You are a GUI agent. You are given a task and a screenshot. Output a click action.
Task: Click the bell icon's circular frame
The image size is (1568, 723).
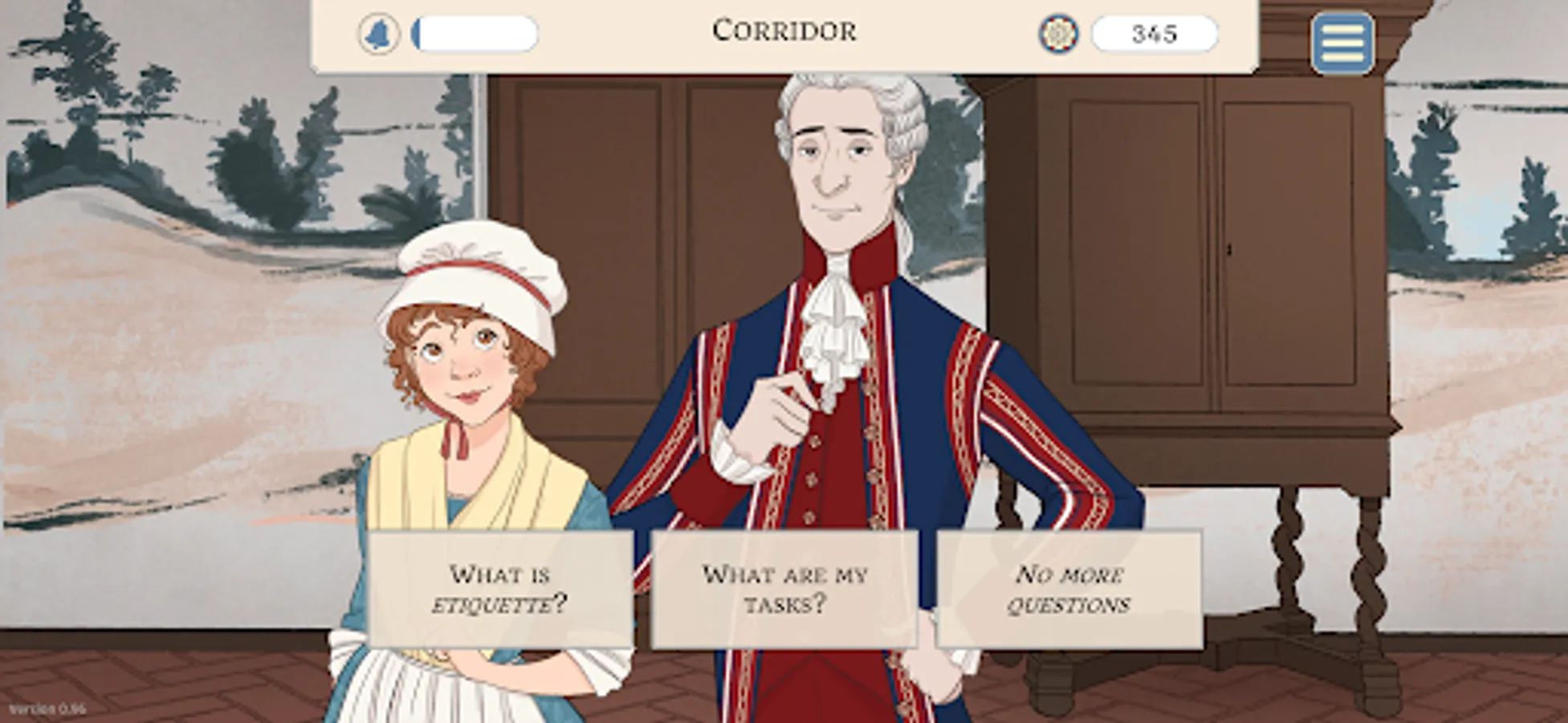pos(377,34)
